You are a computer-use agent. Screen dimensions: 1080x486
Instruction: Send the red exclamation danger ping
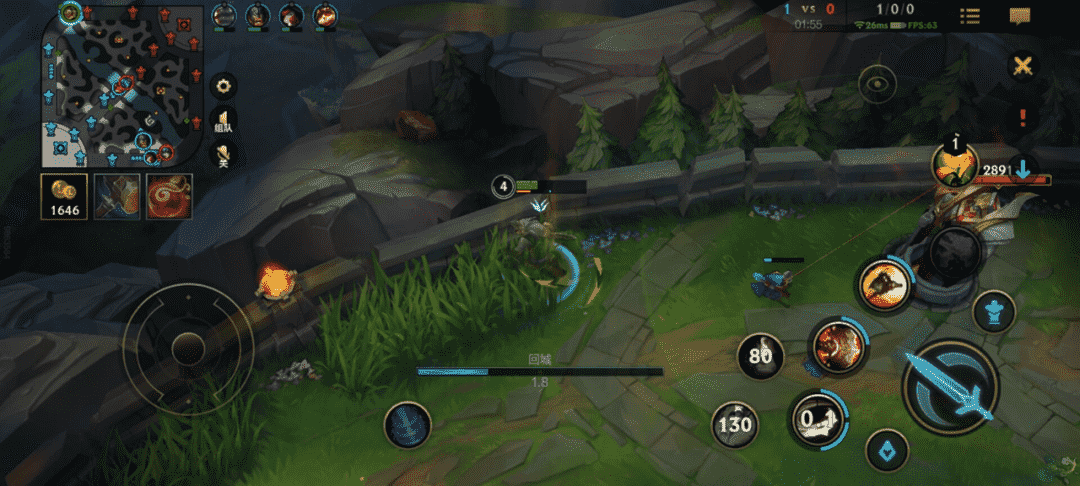click(x=1022, y=119)
